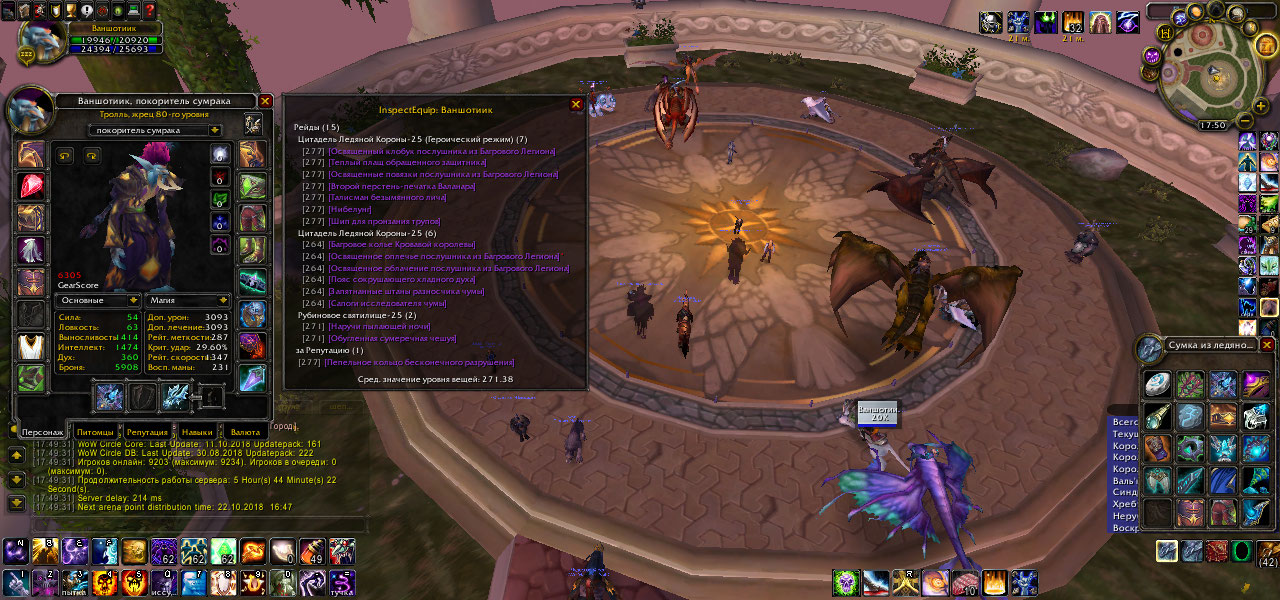The image size is (1280, 600).
Task: Show the Навыки tab
Action: click(x=197, y=431)
